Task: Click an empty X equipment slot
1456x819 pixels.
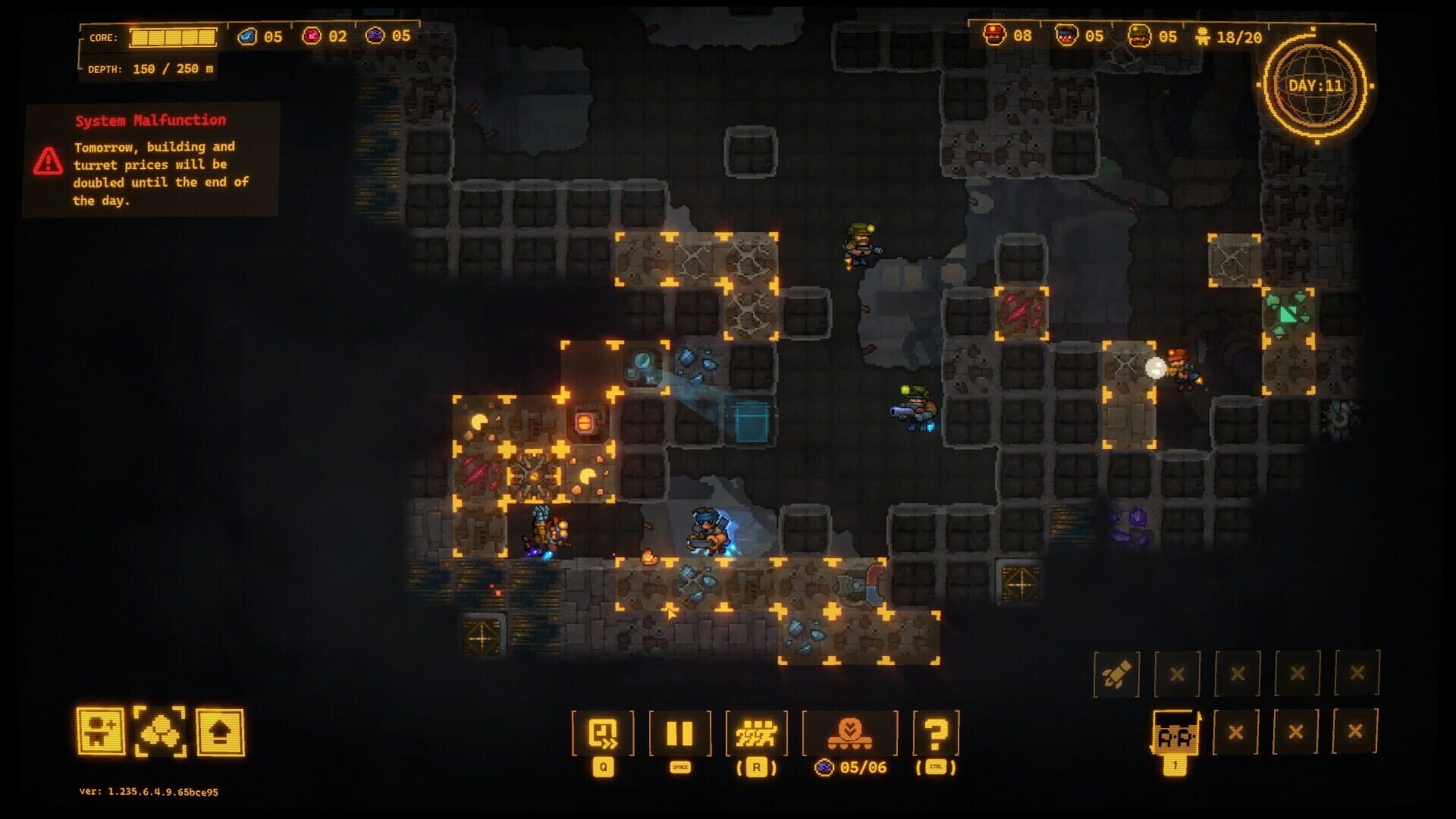Action: click(x=1238, y=672)
